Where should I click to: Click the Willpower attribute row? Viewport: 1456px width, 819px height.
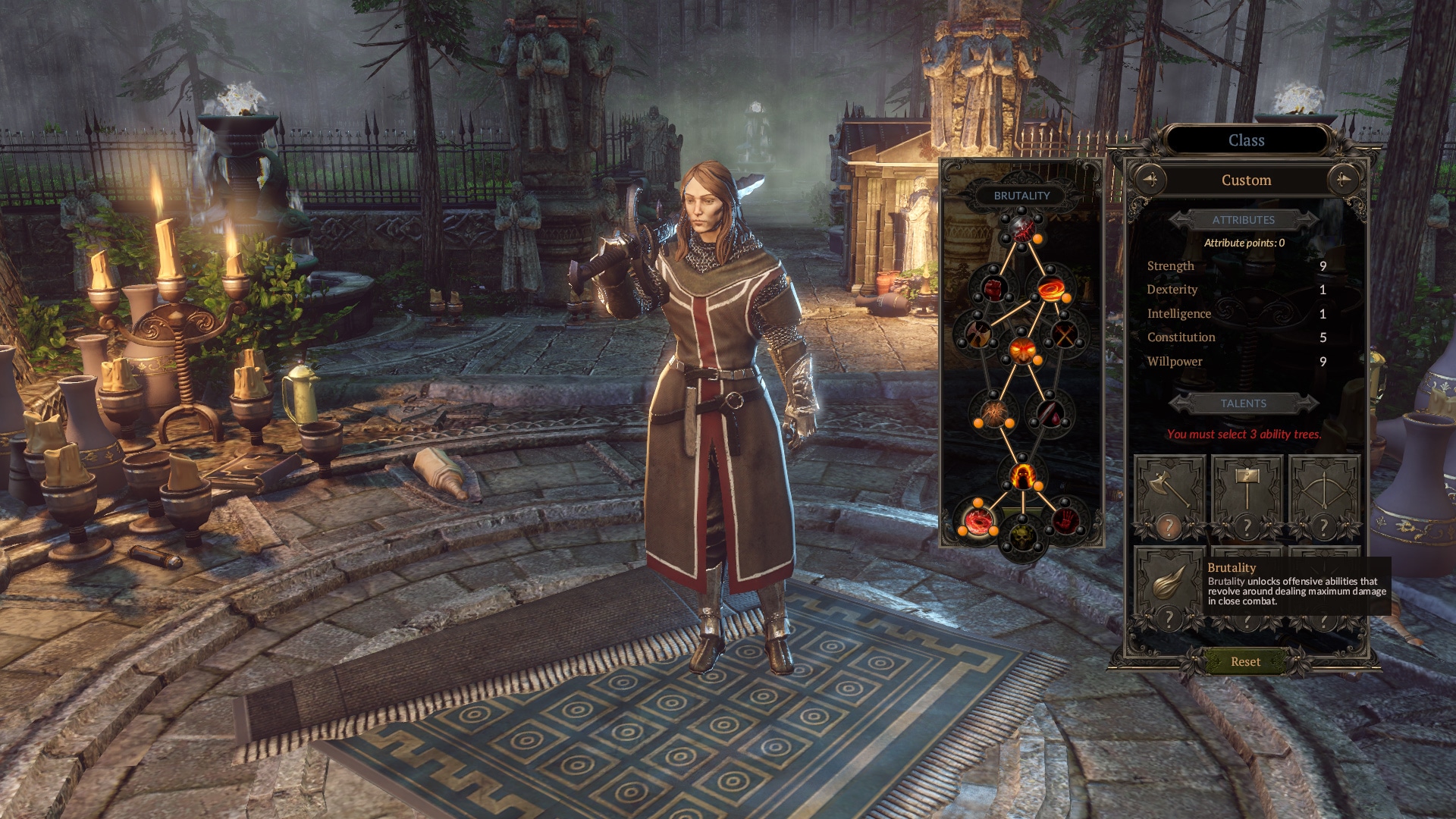[x=1236, y=362]
